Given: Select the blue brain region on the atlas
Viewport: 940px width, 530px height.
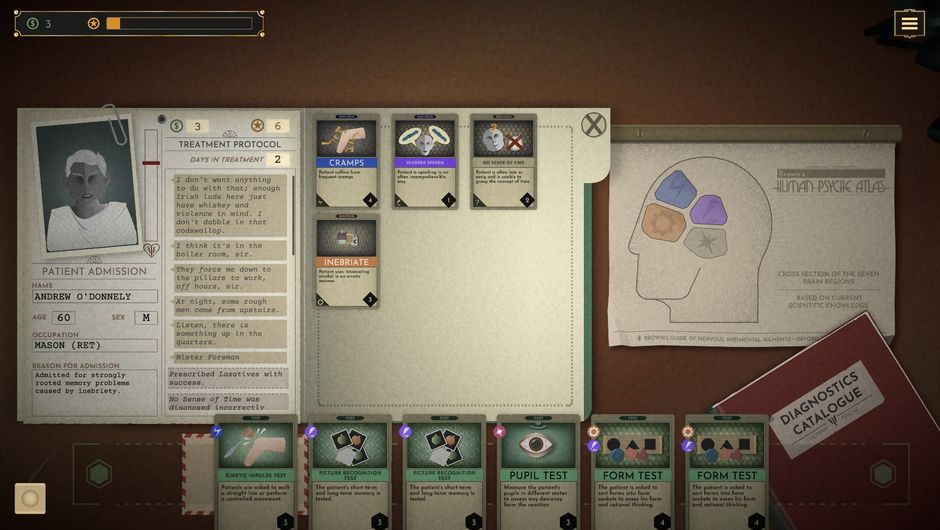Looking at the screenshot, I should click(677, 188).
